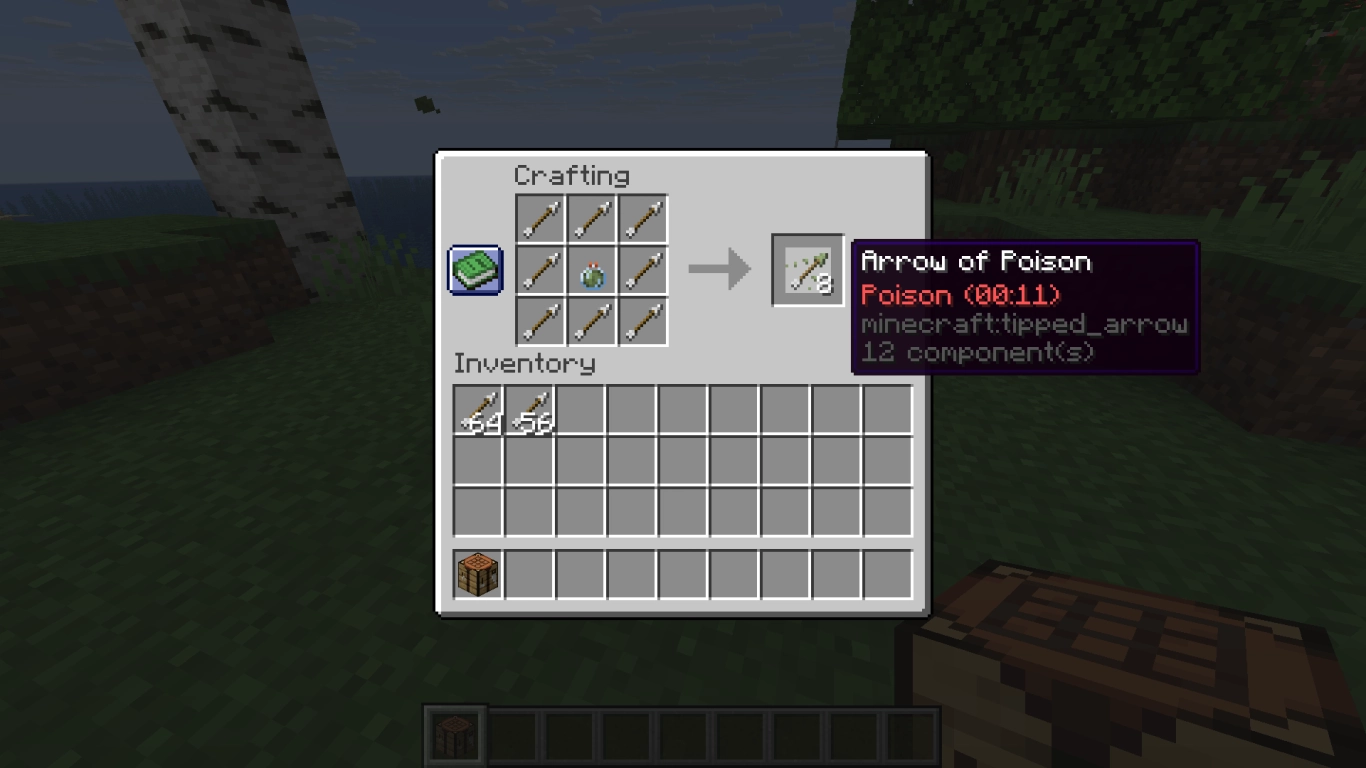1366x768 pixels.
Task: Select the middle-left arrow in the crafting grid
Action: (x=540, y=270)
